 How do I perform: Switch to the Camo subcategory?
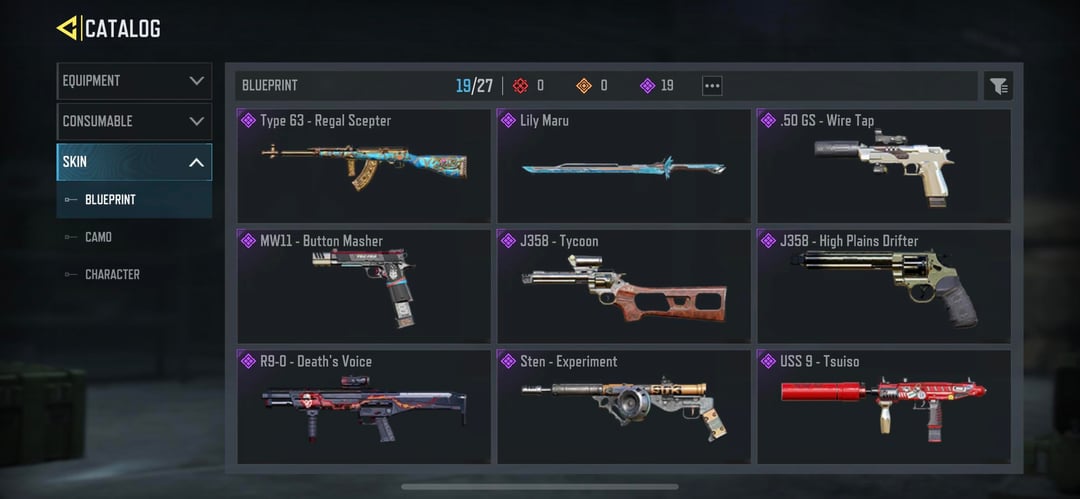[98, 237]
